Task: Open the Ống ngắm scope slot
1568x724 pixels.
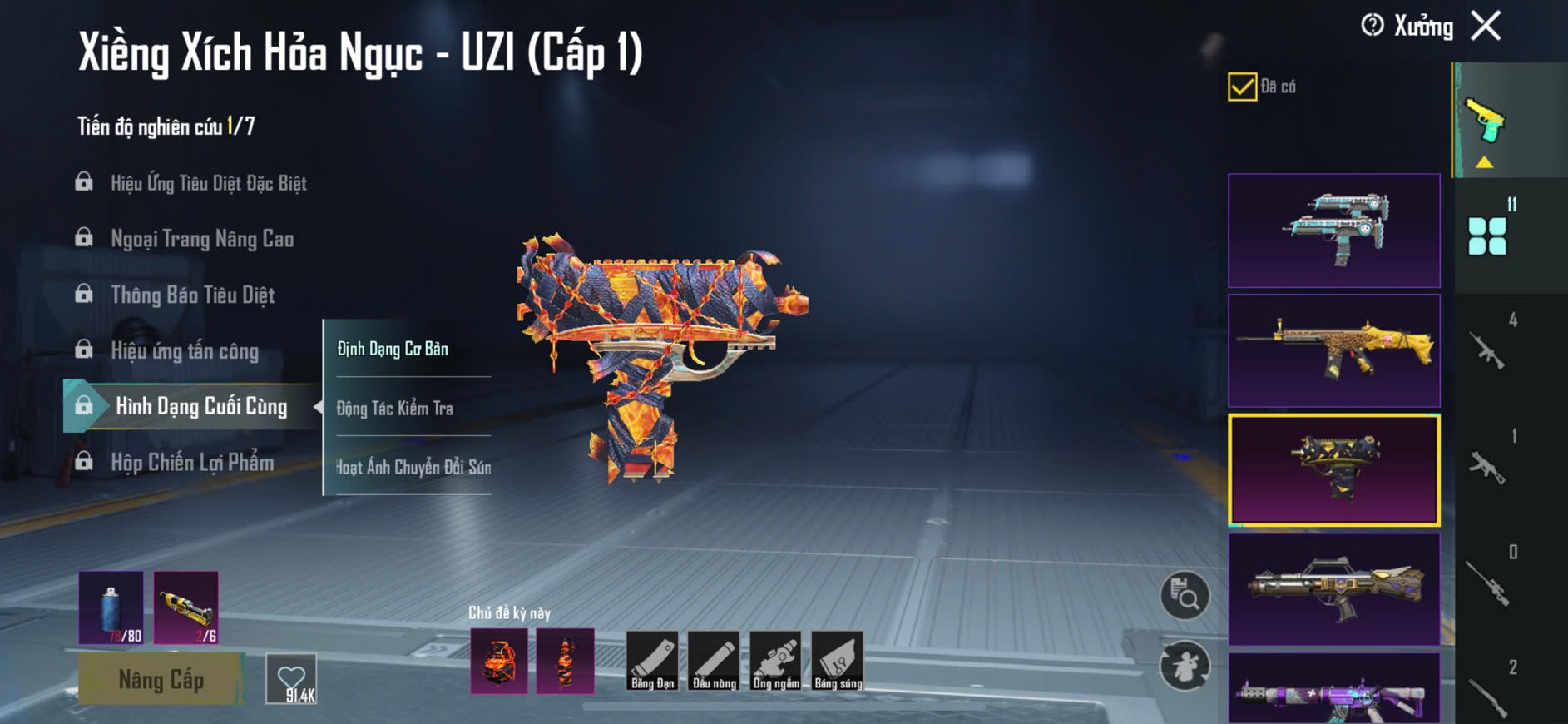Action: (x=775, y=661)
